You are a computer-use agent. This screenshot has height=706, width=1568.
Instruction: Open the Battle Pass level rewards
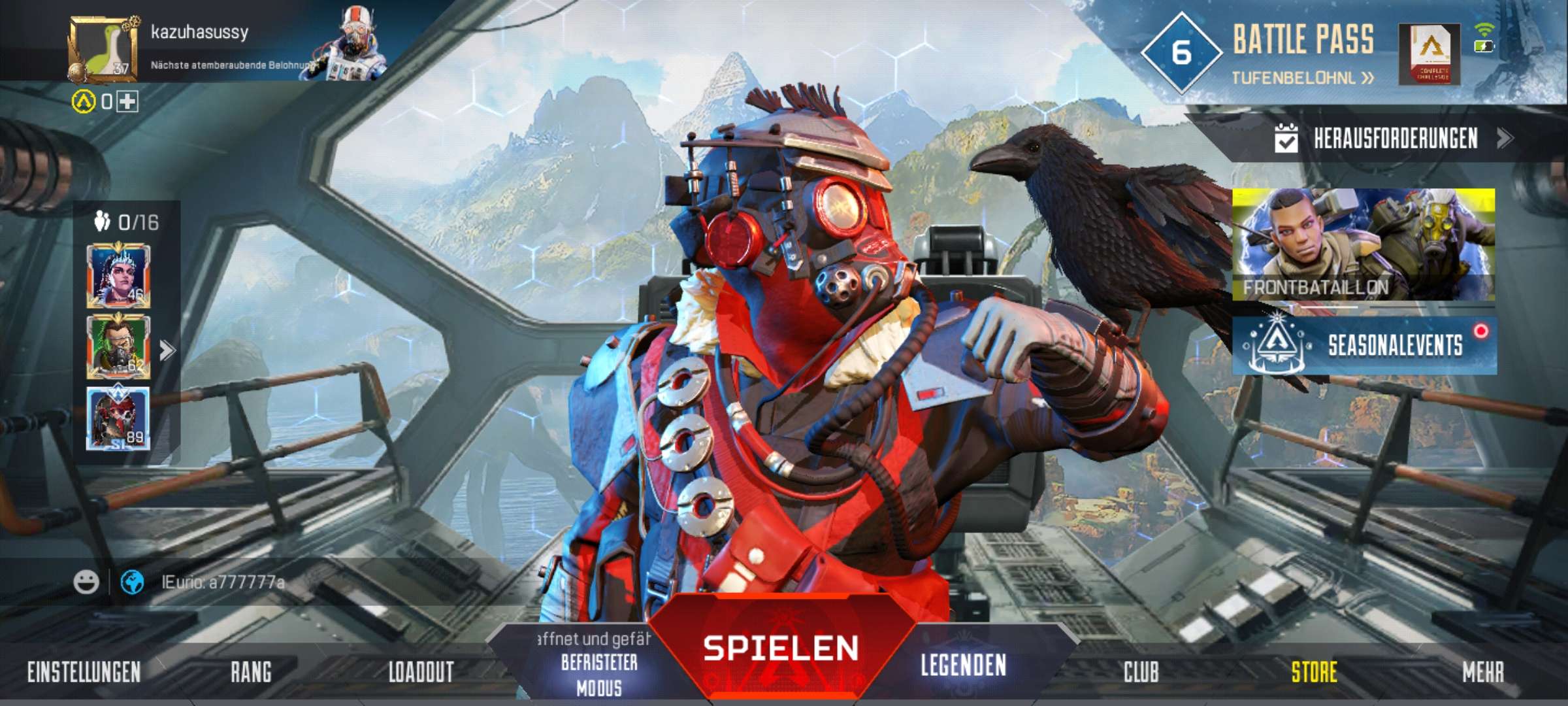[x=1301, y=78]
